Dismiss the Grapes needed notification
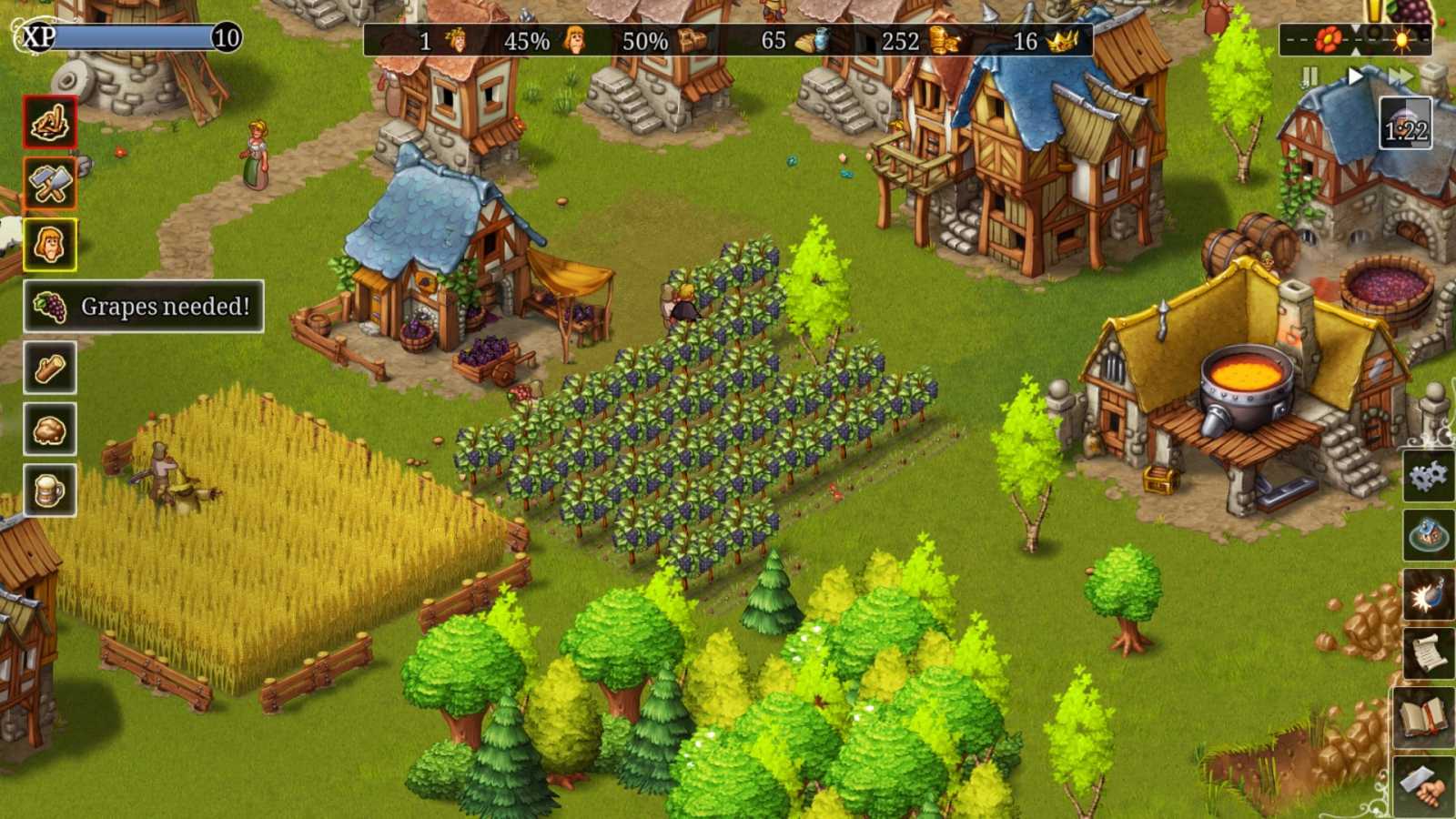 click(x=143, y=308)
